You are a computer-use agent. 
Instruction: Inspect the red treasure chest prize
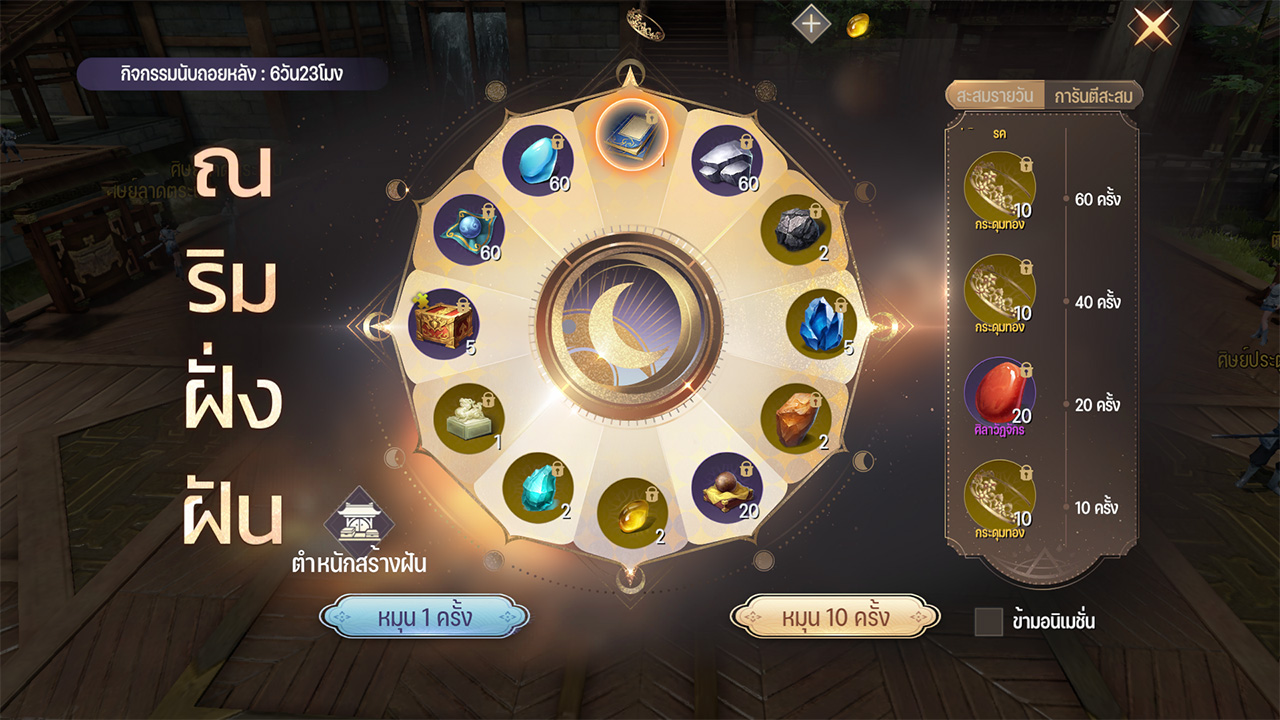[443, 324]
